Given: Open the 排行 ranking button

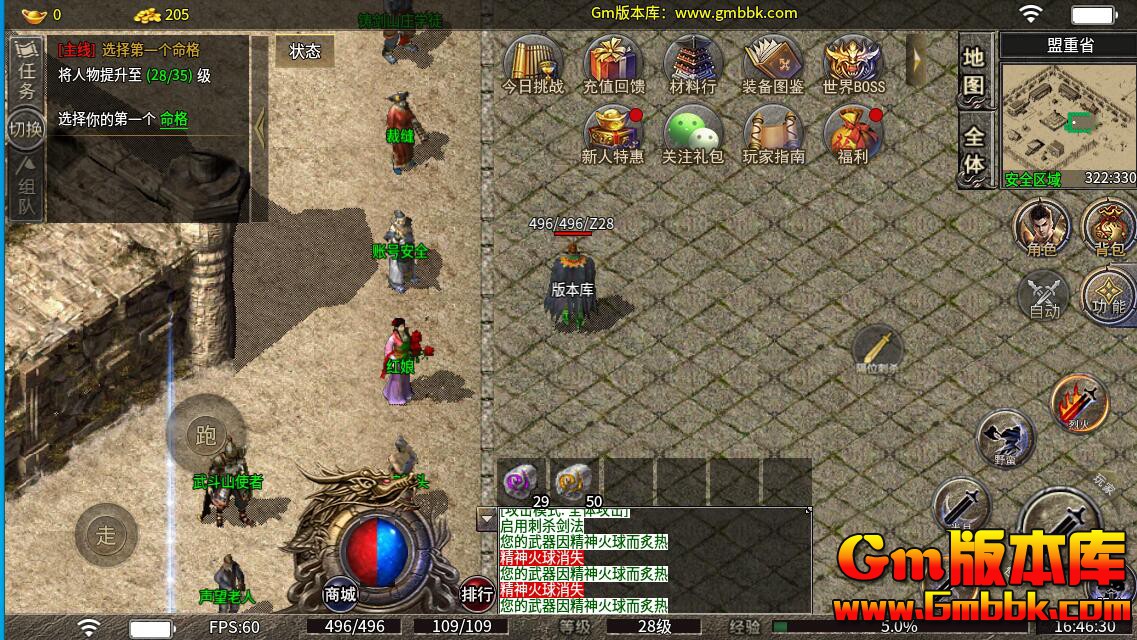Looking at the screenshot, I should coord(477,593).
